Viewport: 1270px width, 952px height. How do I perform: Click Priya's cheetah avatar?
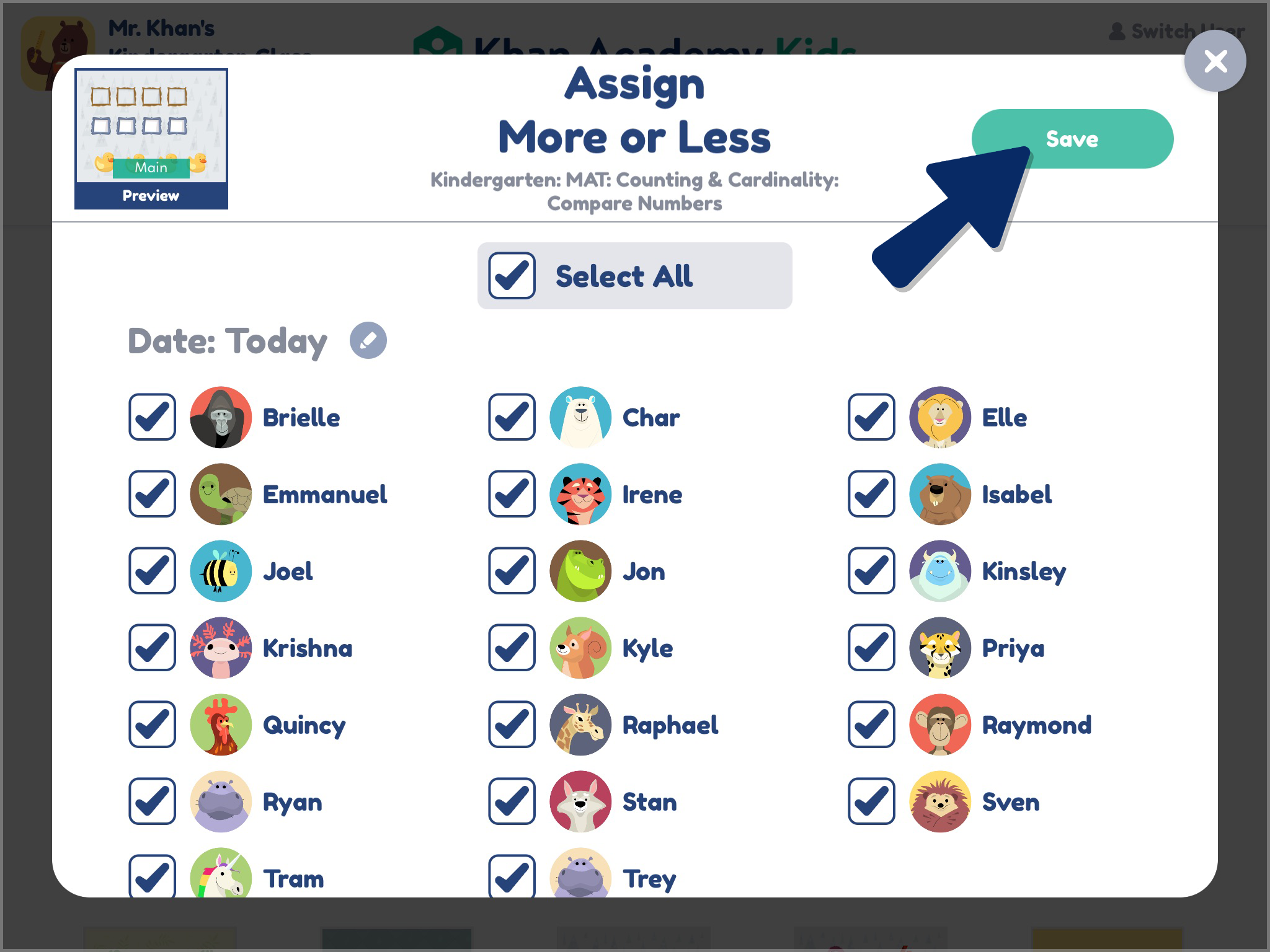(939, 649)
